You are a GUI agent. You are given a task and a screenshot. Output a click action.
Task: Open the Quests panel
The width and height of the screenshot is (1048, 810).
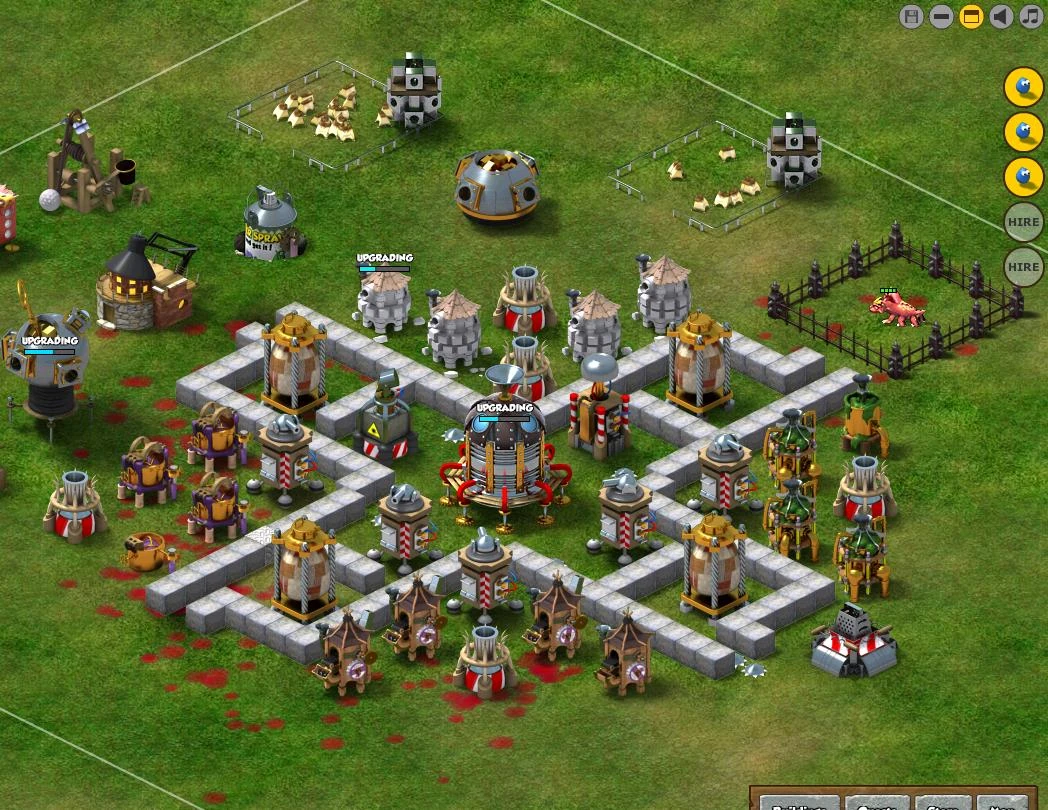(877, 803)
